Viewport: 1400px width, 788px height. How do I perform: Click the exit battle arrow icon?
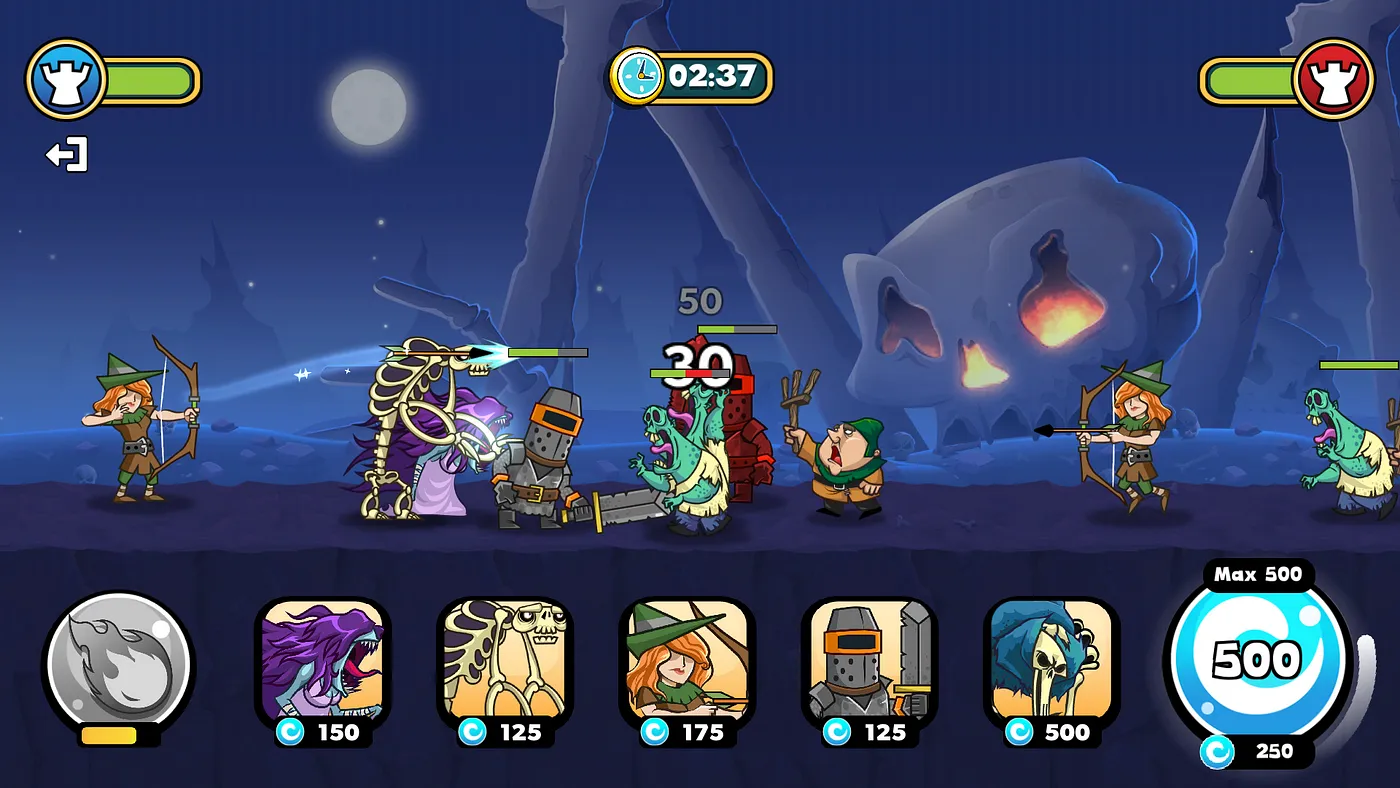point(67,155)
